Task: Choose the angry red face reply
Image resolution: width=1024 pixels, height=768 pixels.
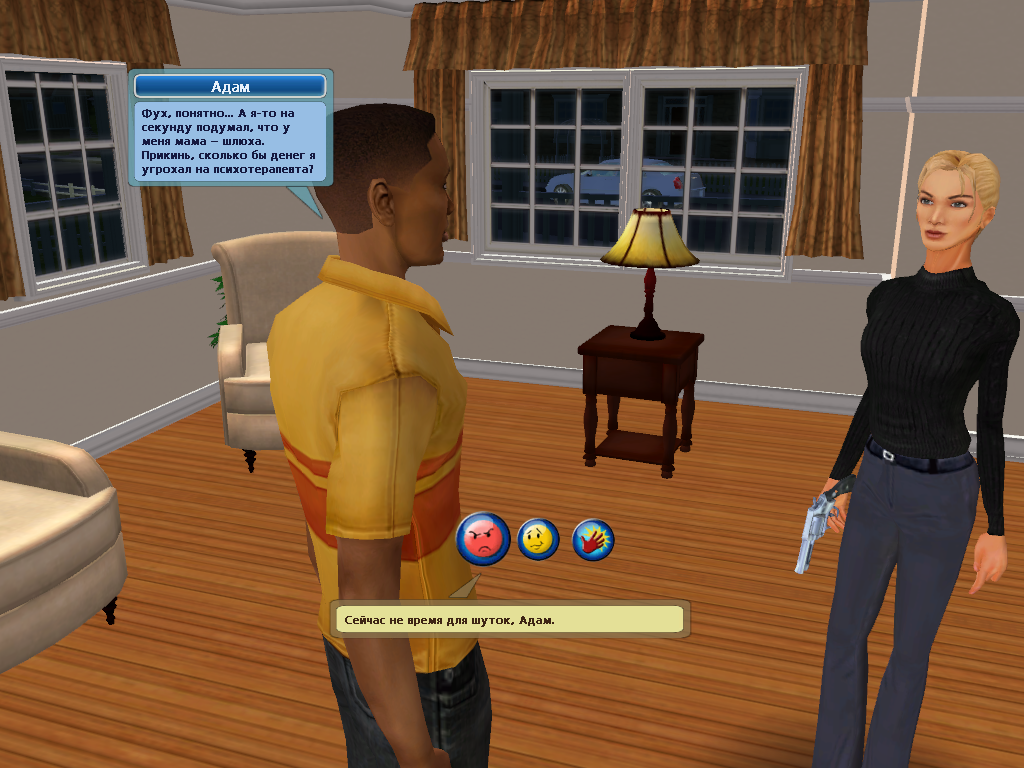Action: [483, 540]
